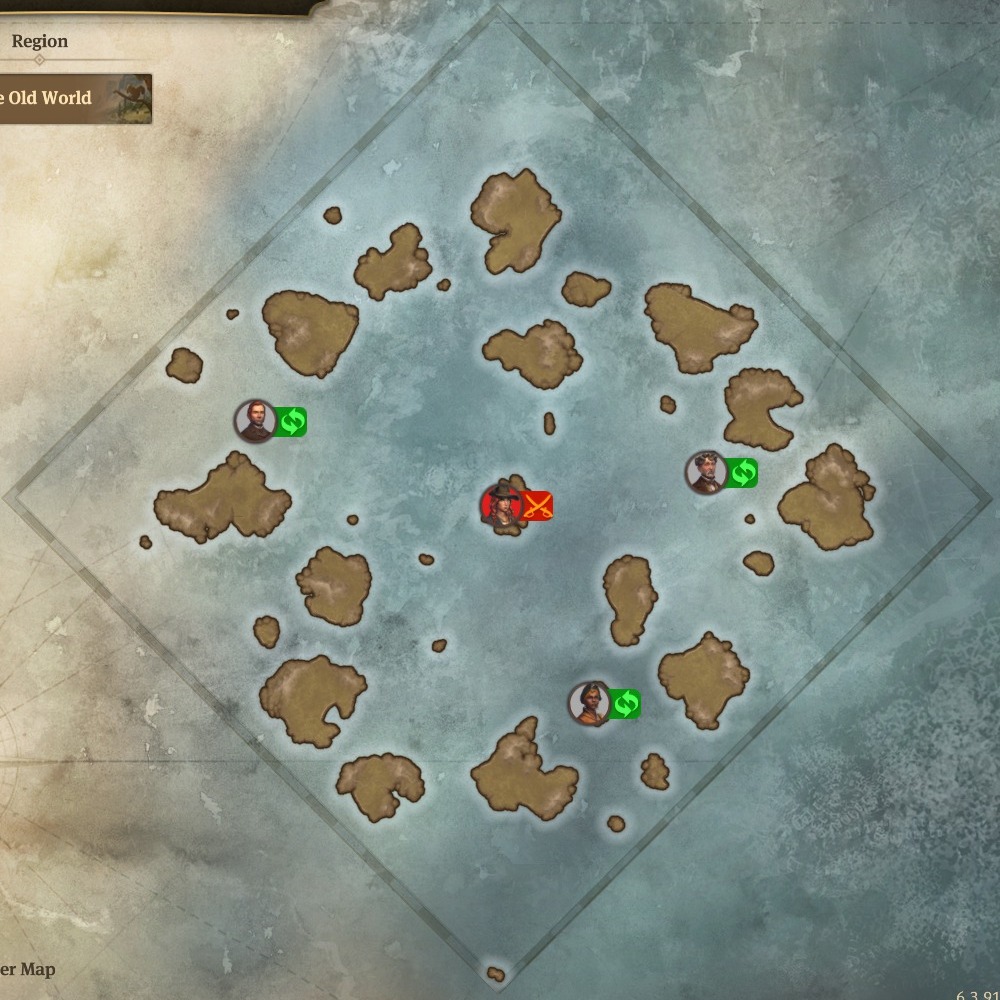Image resolution: width=1000 pixels, height=1000 pixels.
Task: Select the head-wrapped woman's portrait marker
Action: pyautogui.click(x=589, y=703)
